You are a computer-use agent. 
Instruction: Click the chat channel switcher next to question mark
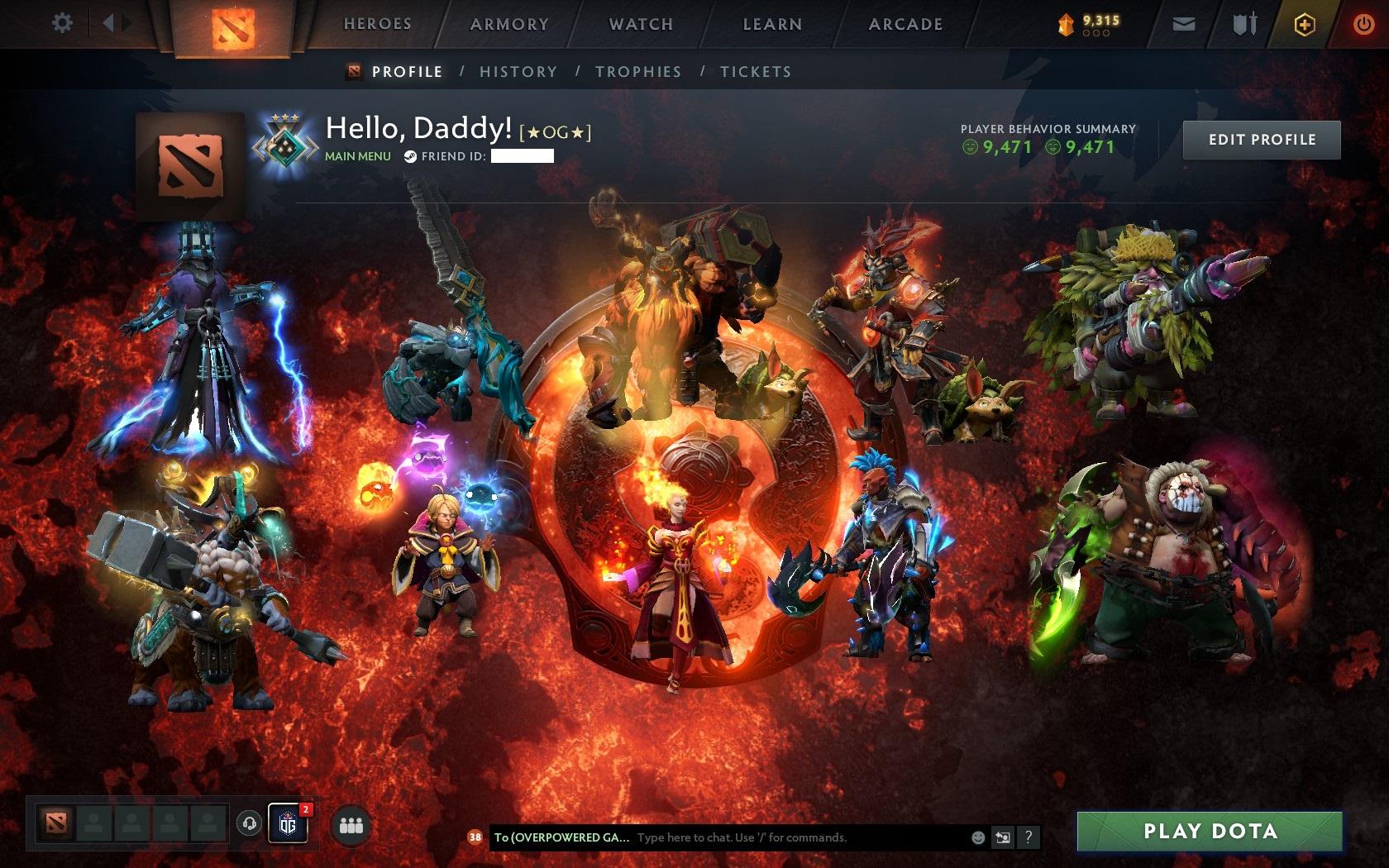tap(1003, 837)
